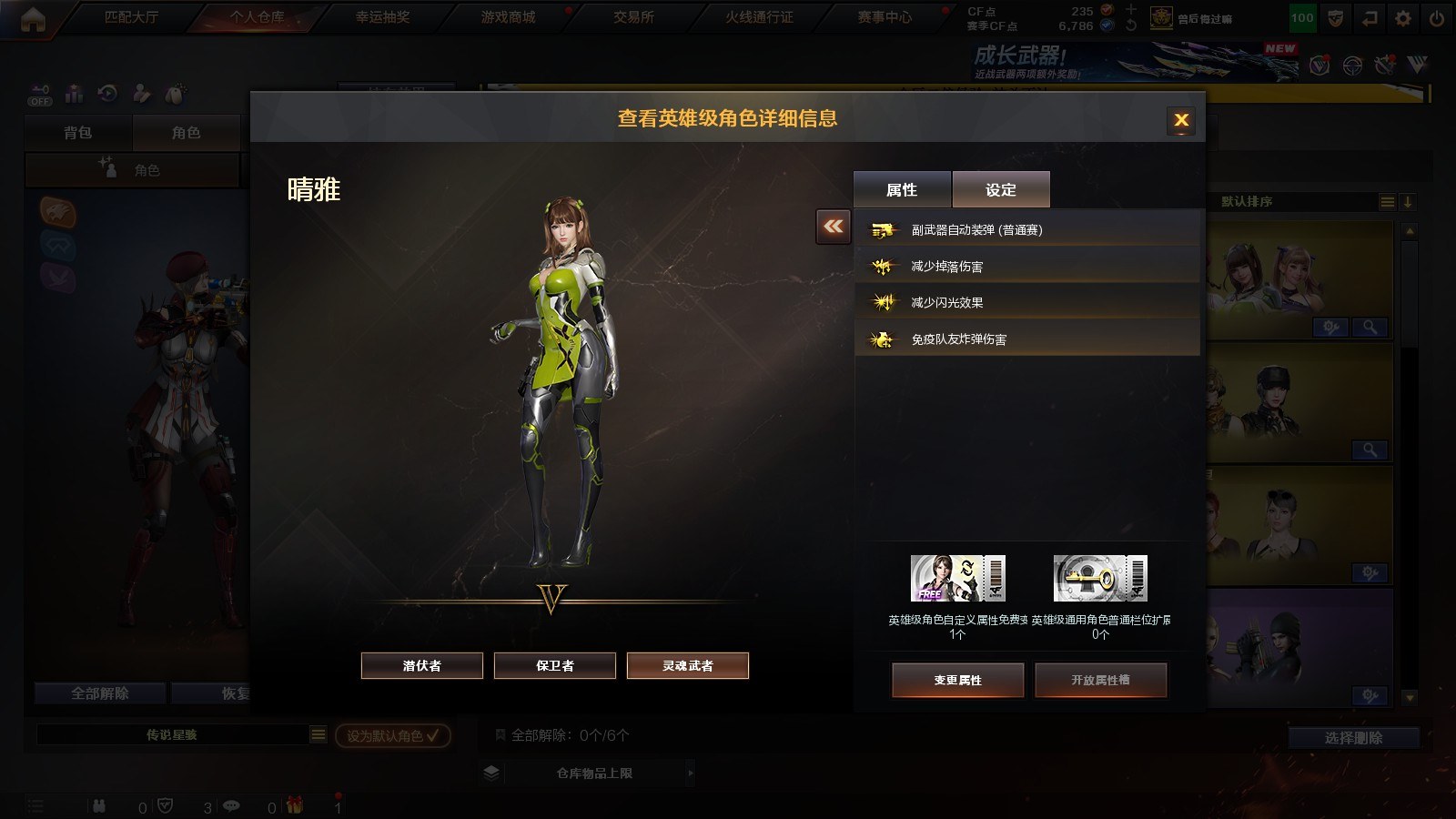The image size is (1456, 819).
Task: Open settings with the gear icon
Action: pyautogui.click(x=1403, y=18)
